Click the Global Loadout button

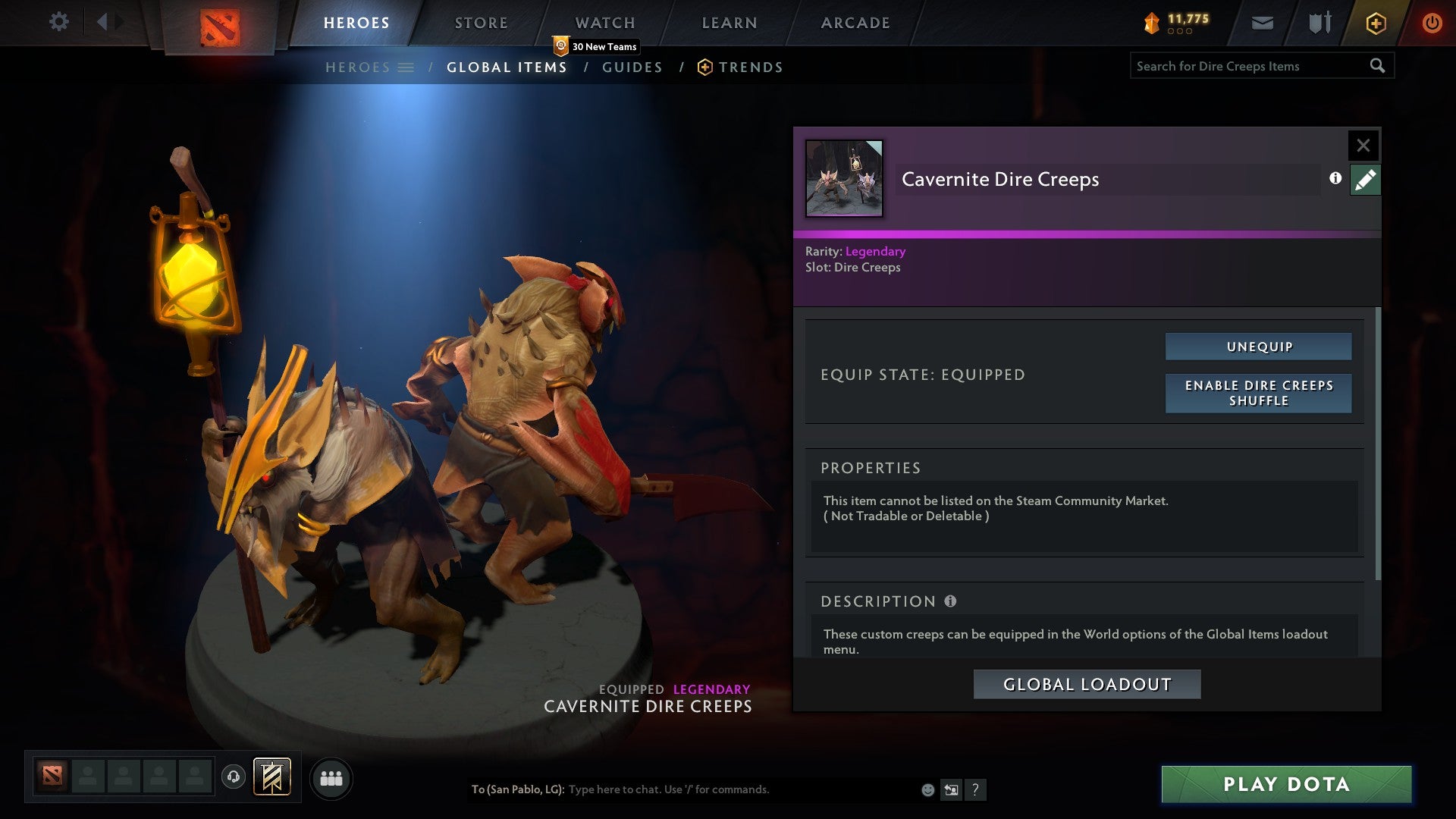tap(1087, 683)
